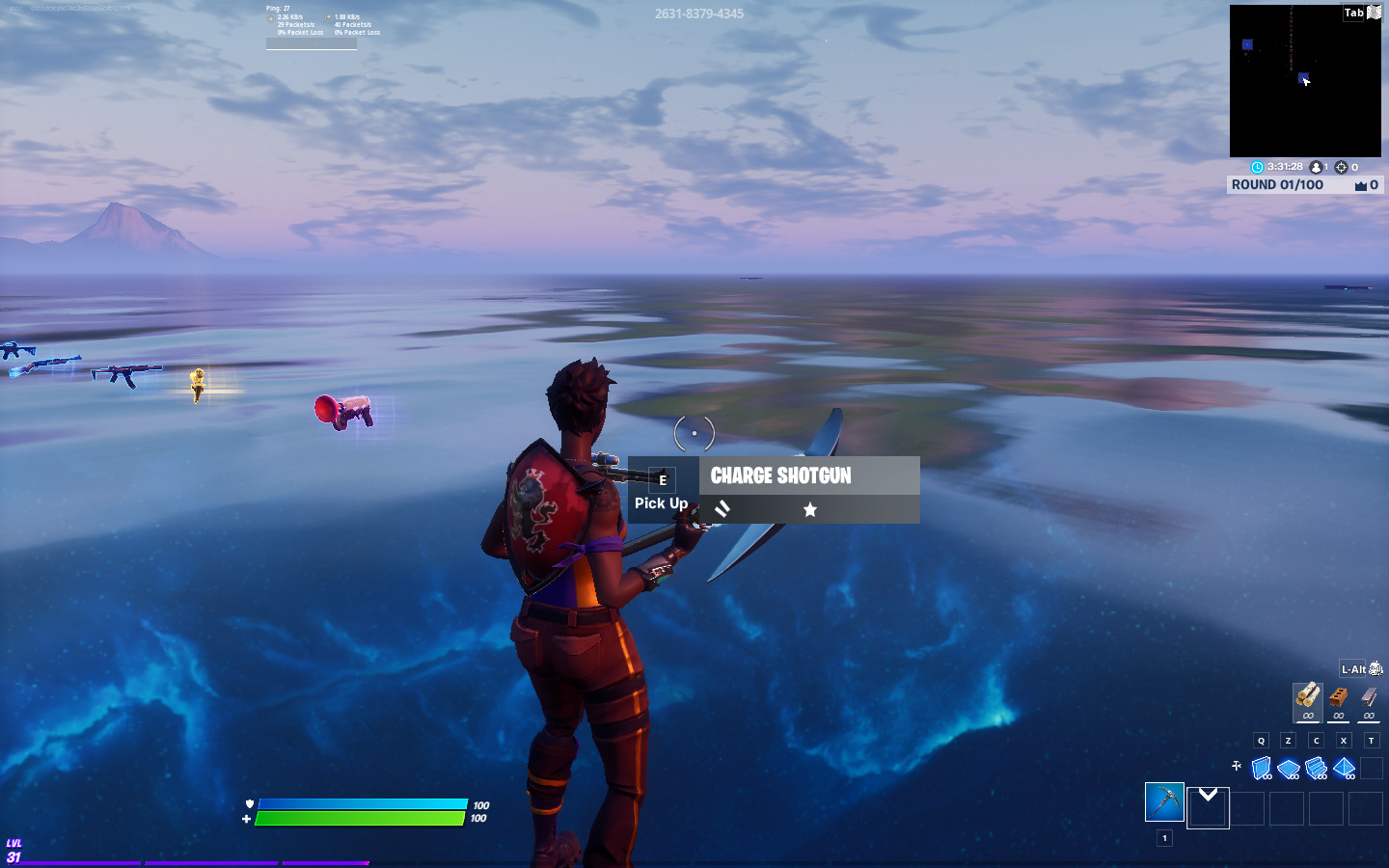Select the stairs build piece icon

pos(1315,768)
